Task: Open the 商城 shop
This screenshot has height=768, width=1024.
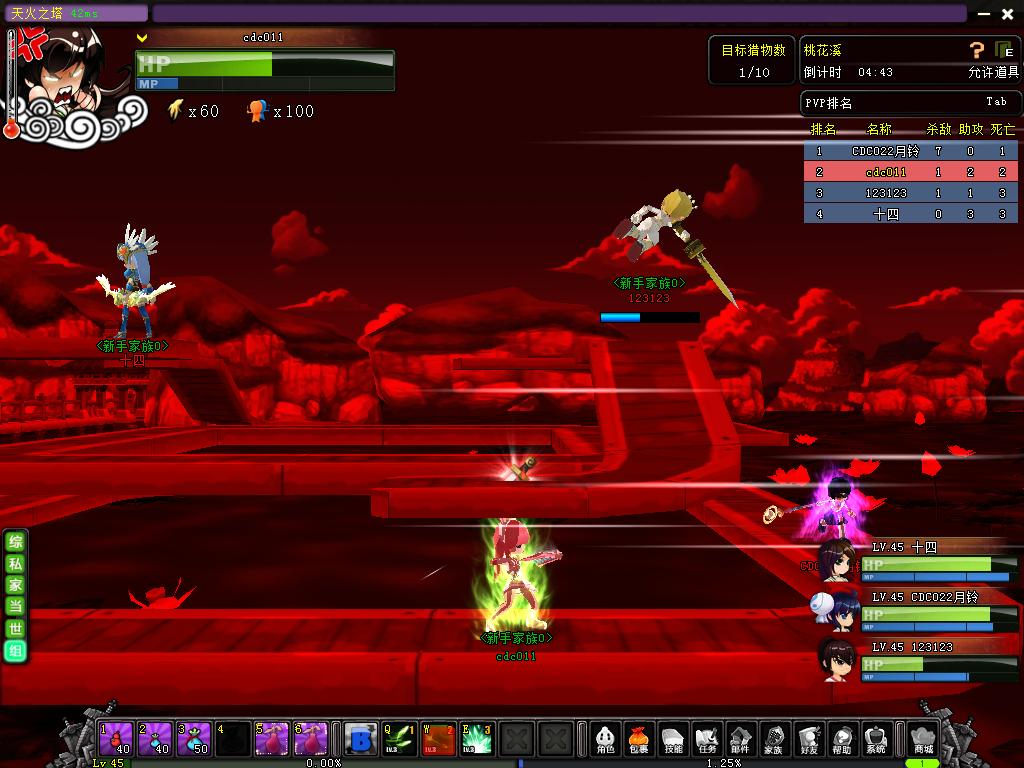Action: click(922, 739)
